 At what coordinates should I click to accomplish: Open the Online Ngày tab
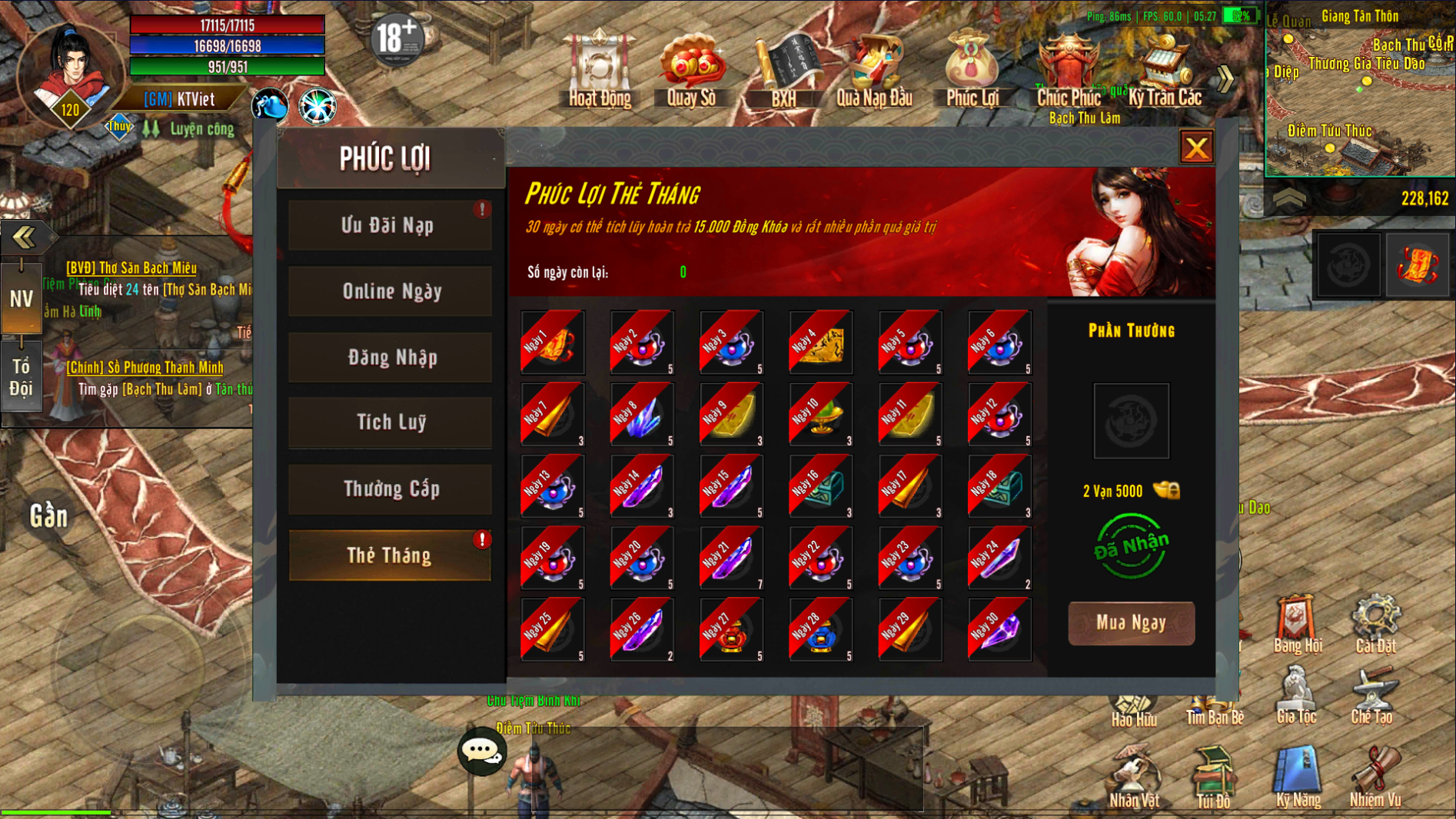click(390, 291)
